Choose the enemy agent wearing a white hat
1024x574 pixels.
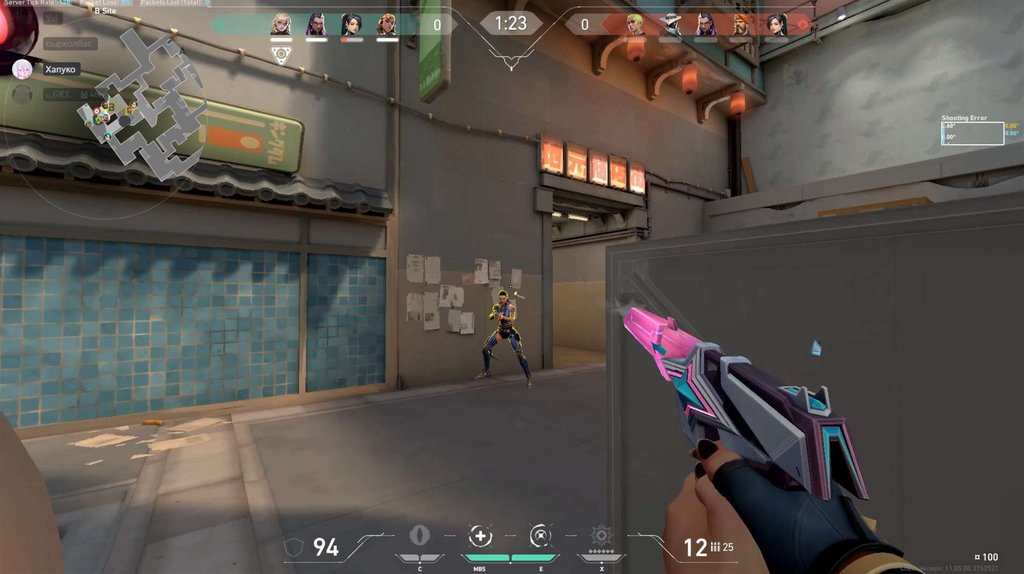tap(671, 24)
